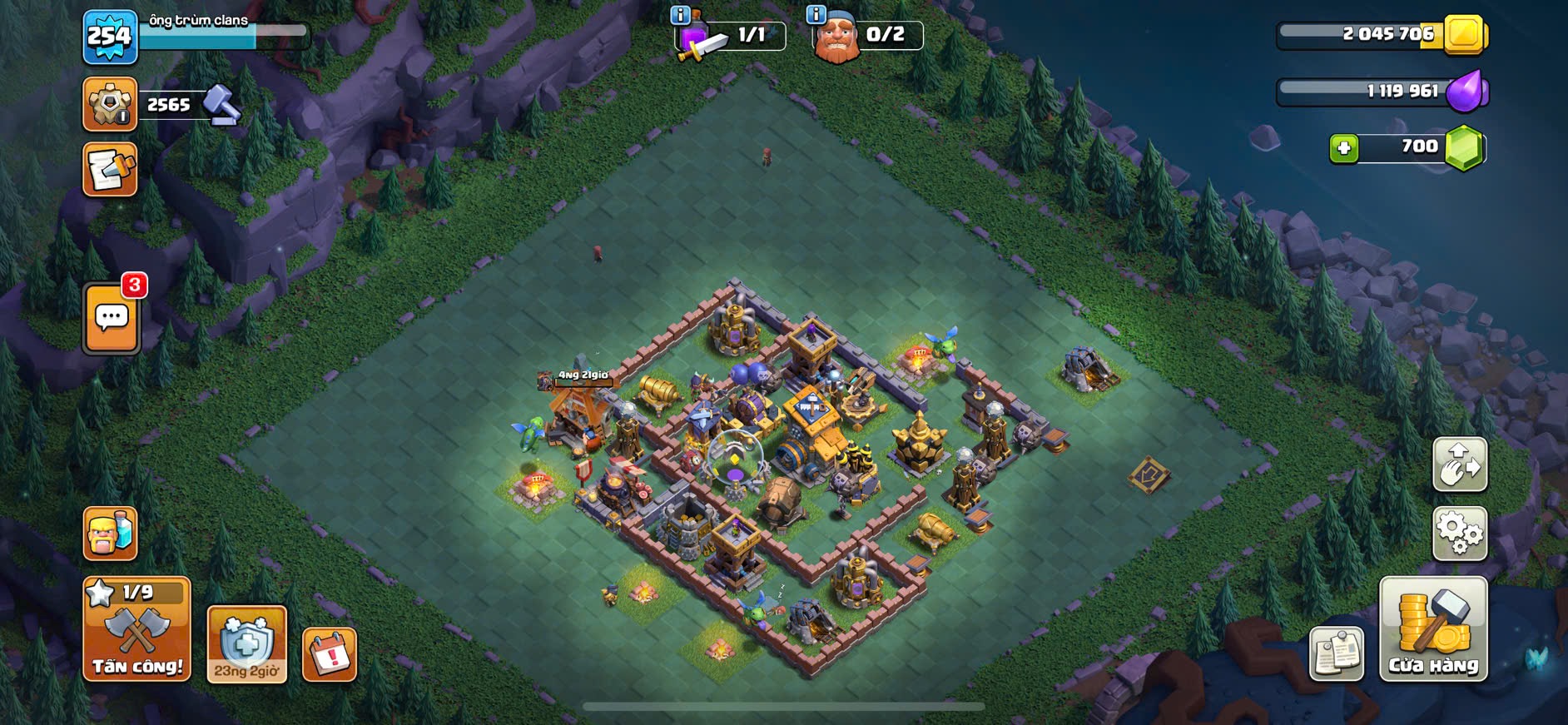The width and height of the screenshot is (1568, 725).
Task: Open the clipboard layout editor button
Action: [x=1336, y=653]
